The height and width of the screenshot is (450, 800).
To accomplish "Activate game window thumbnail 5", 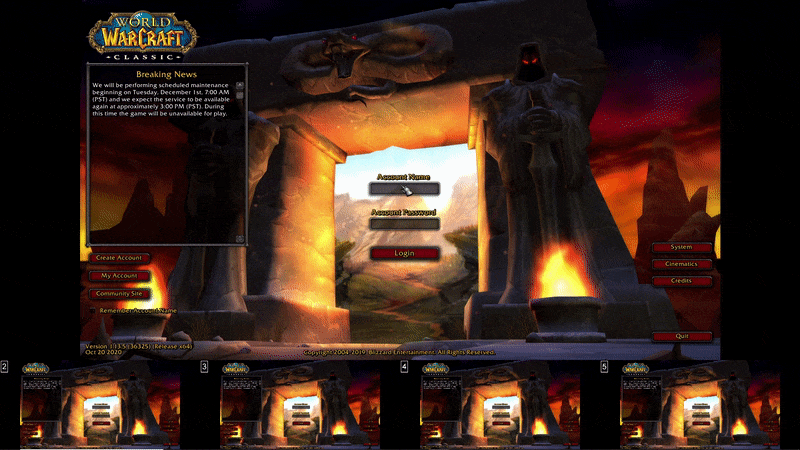I will click(700, 404).
